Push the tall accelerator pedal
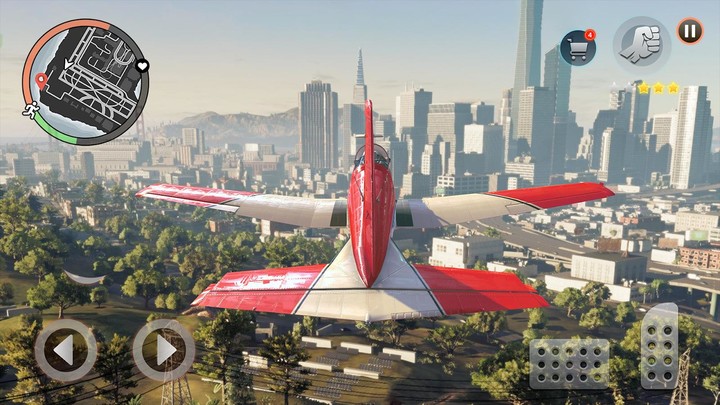The height and width of the screenshot is (405, 720). (658, 345)
